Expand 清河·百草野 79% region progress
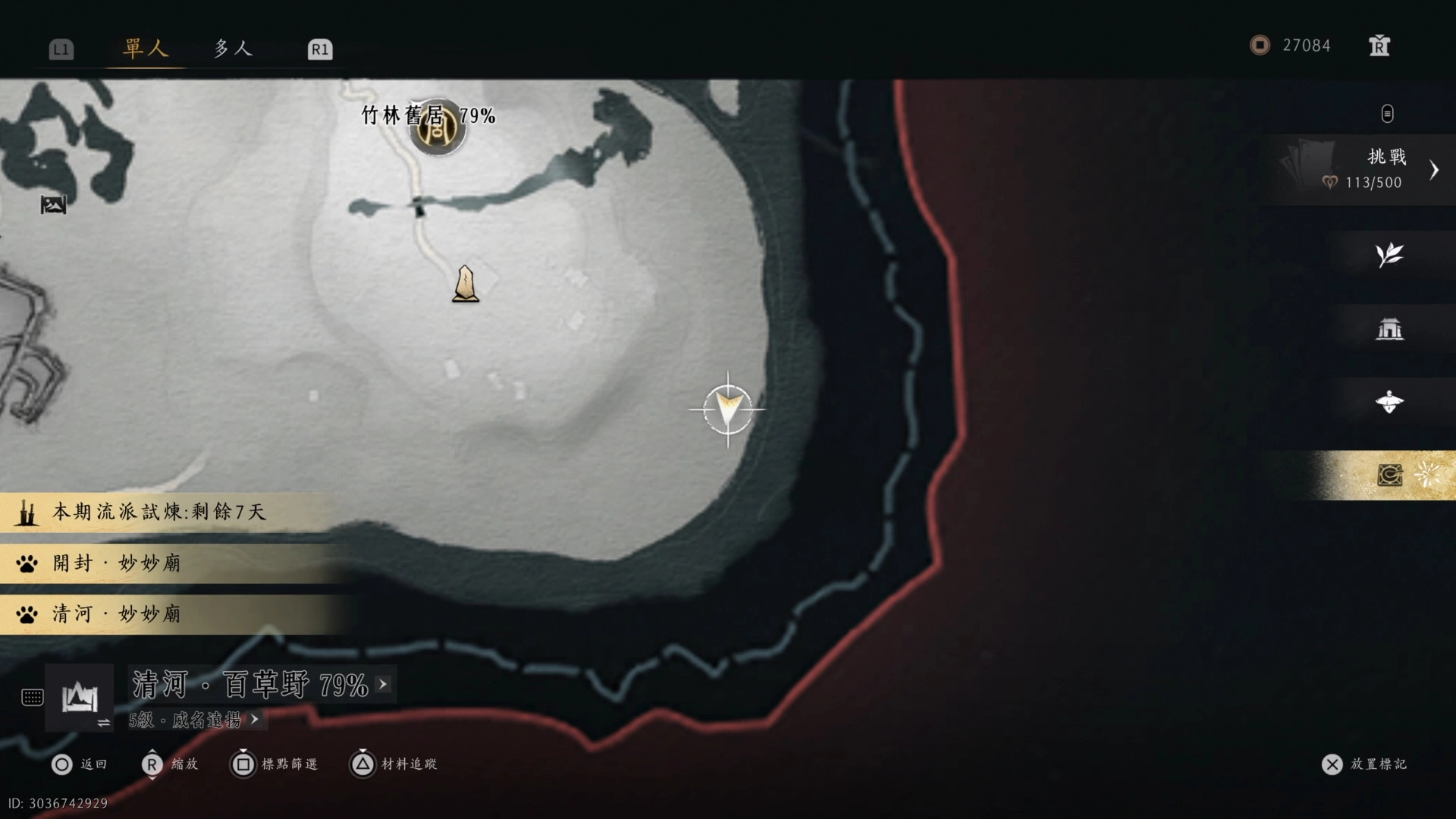 (x=260, y=685)
